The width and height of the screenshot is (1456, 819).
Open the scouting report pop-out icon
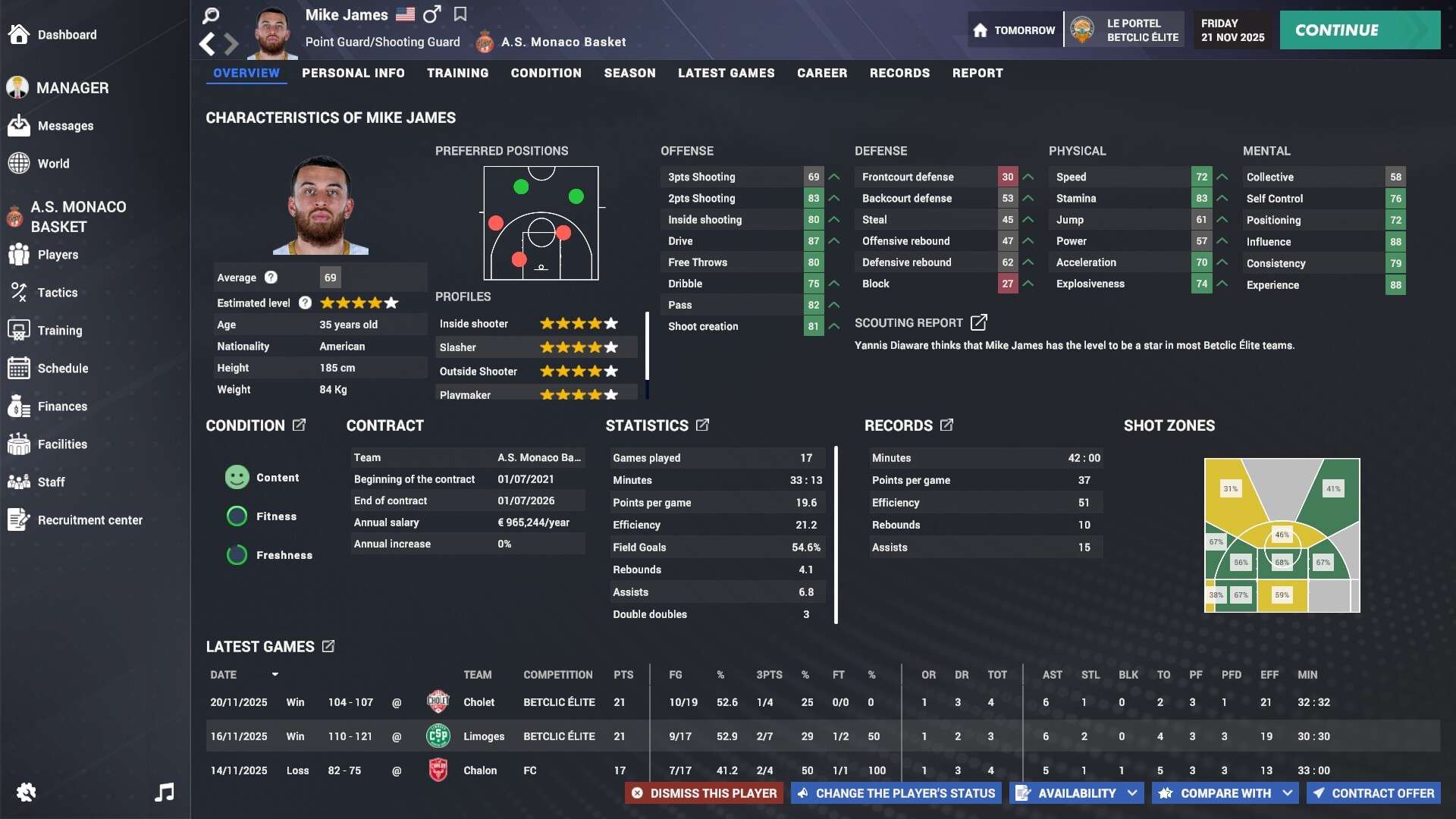coord(978,322)
